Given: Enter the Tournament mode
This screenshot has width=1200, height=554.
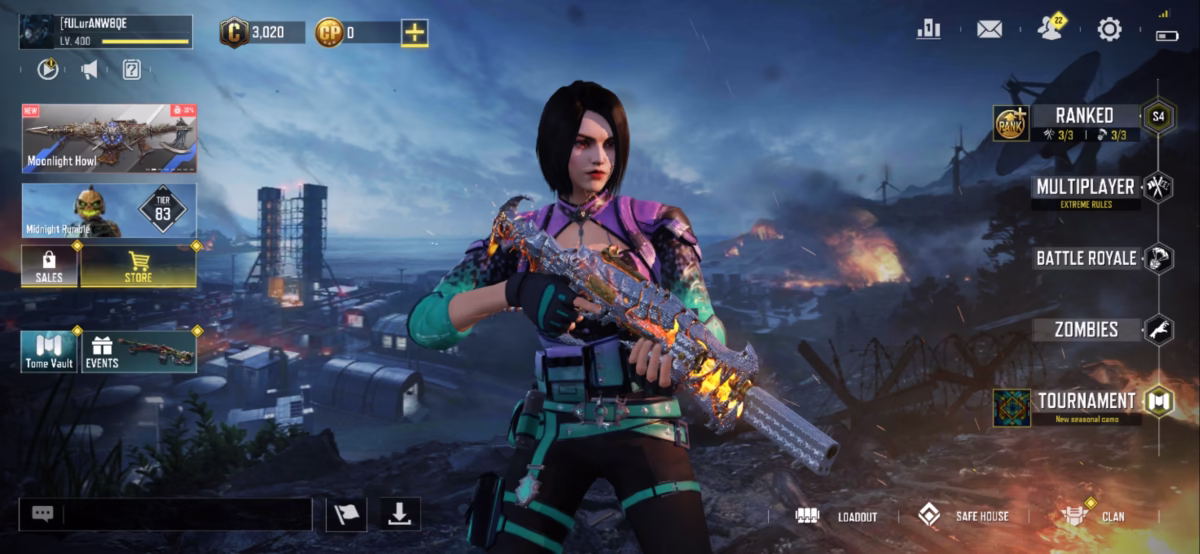Looking at the screenshot, I should click(x=1086, y=401).
